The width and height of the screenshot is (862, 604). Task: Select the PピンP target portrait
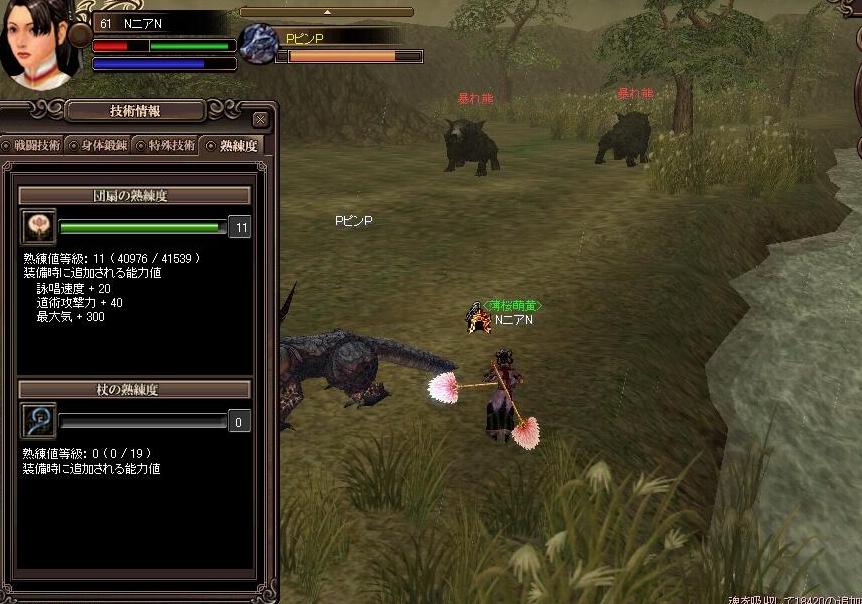260,43
